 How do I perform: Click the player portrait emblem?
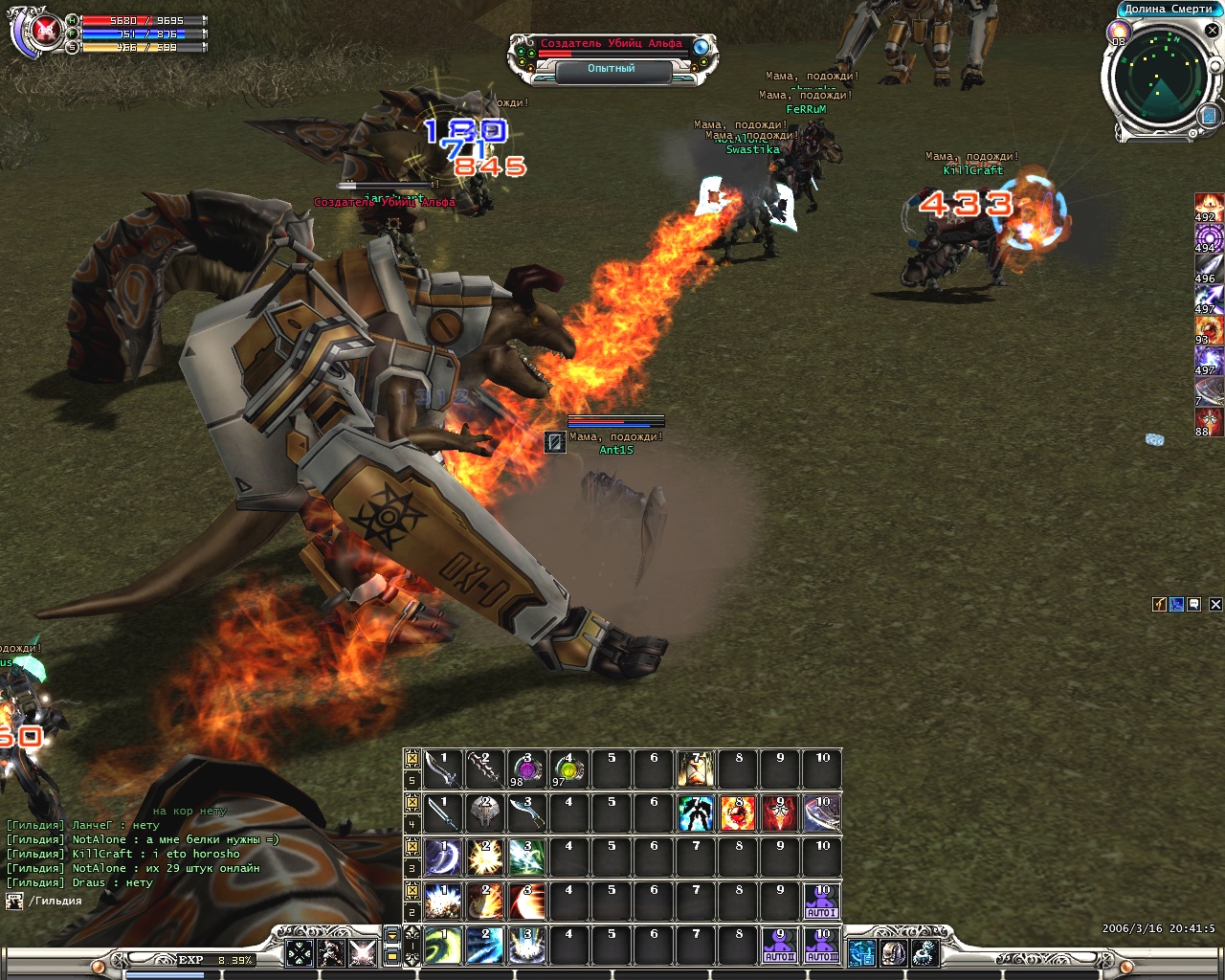point(42,33)
